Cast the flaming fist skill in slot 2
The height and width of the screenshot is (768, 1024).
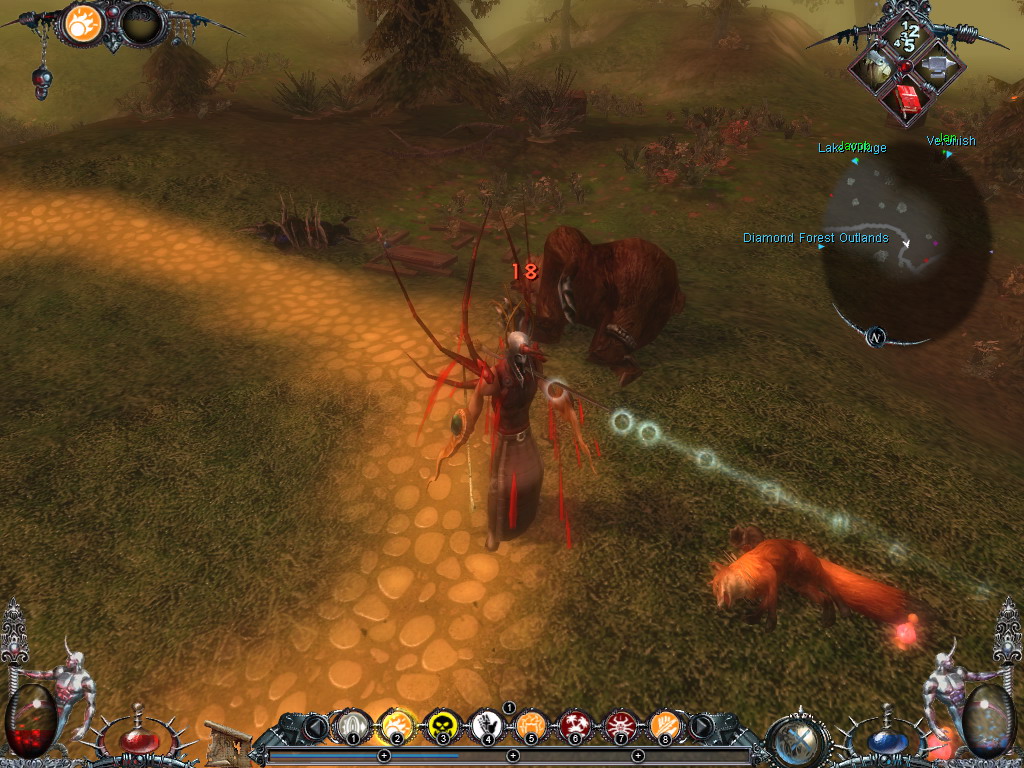[x=397, y=724]
